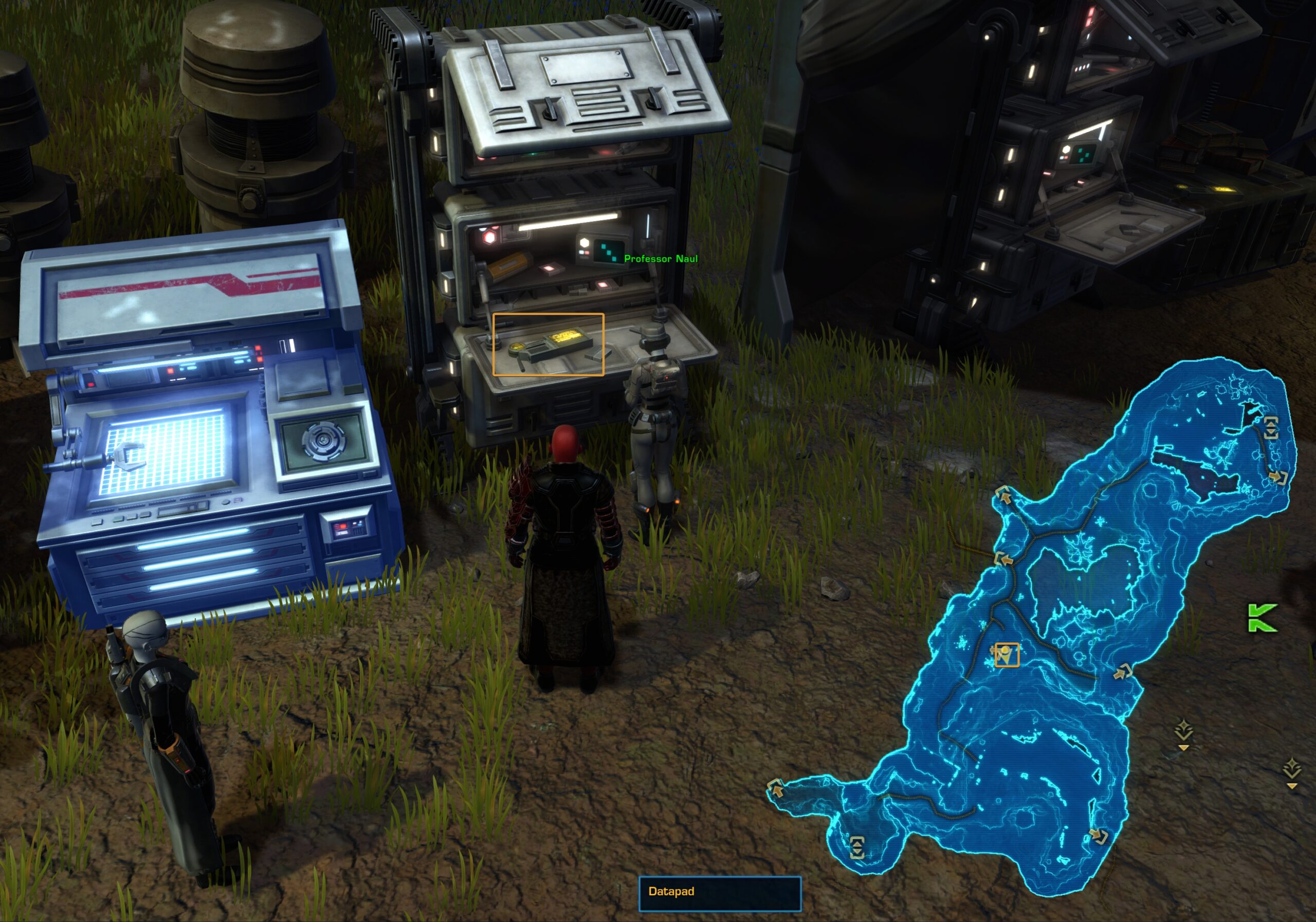Click the green double-arrow marker beside the map
The image size is (1316, 922).
tap(1262, 618)
